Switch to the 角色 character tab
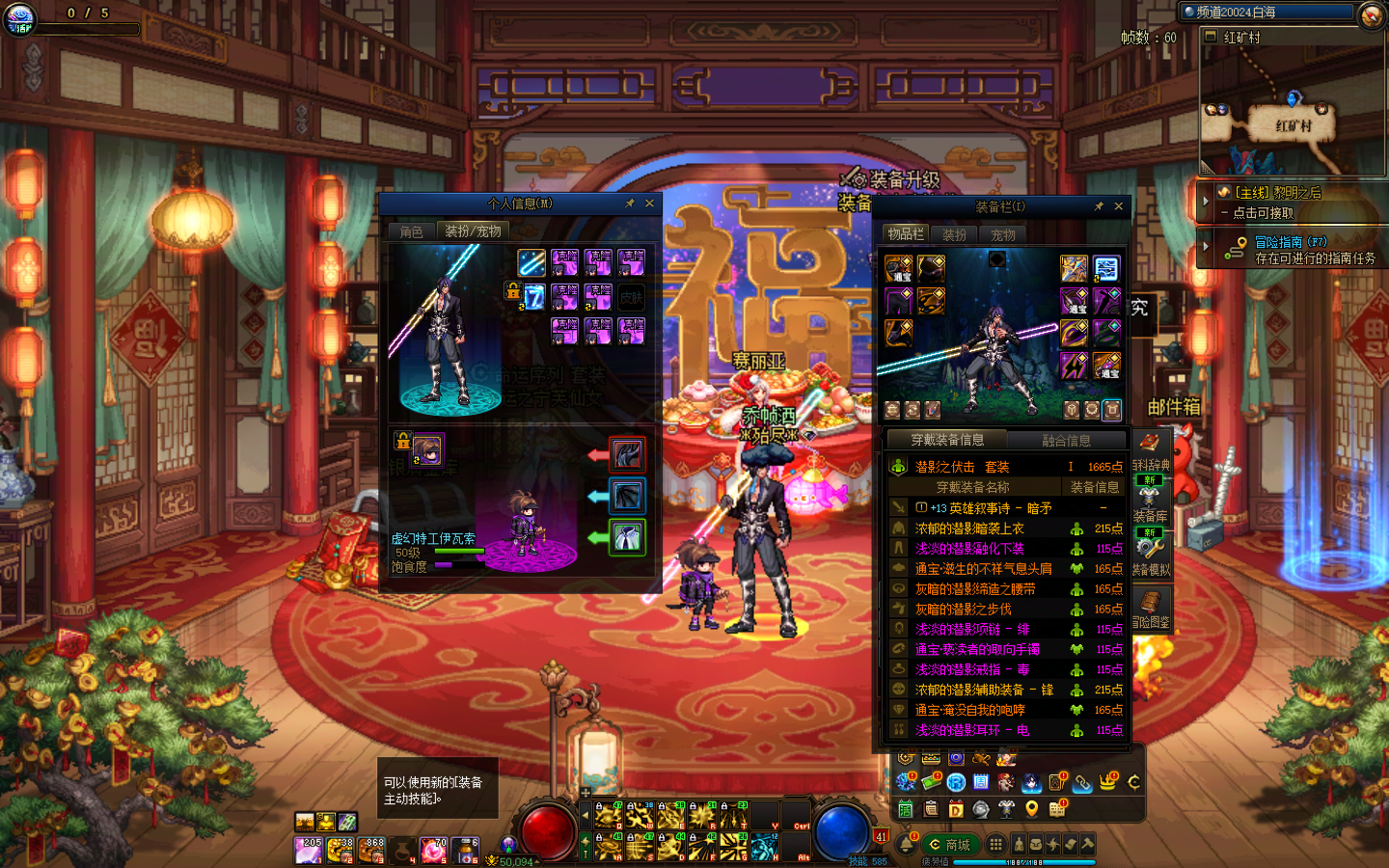This screenshot has width=1389, height=868. (412, 231)
